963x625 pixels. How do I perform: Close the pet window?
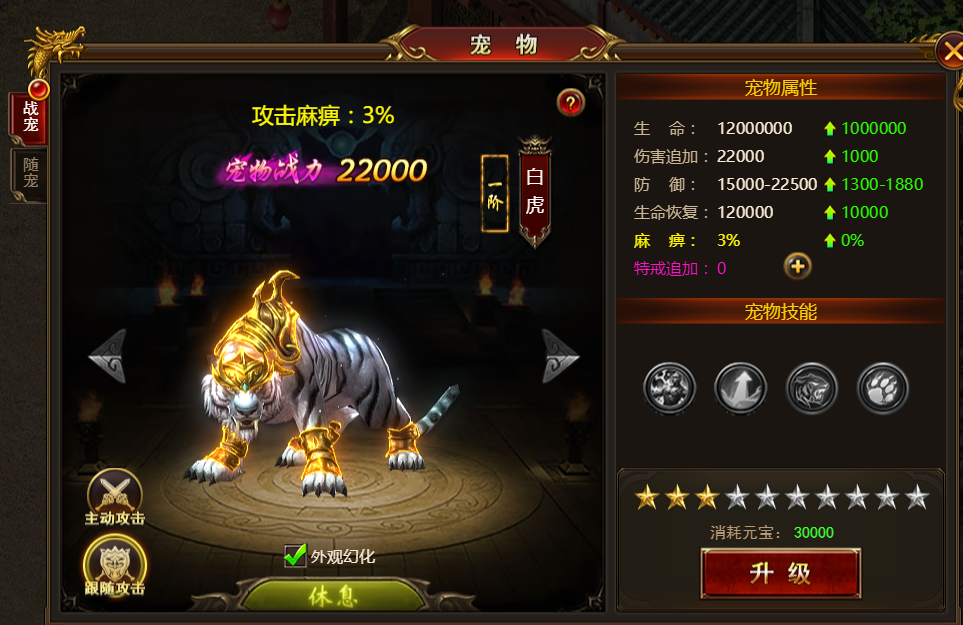(x=949, y=50)
